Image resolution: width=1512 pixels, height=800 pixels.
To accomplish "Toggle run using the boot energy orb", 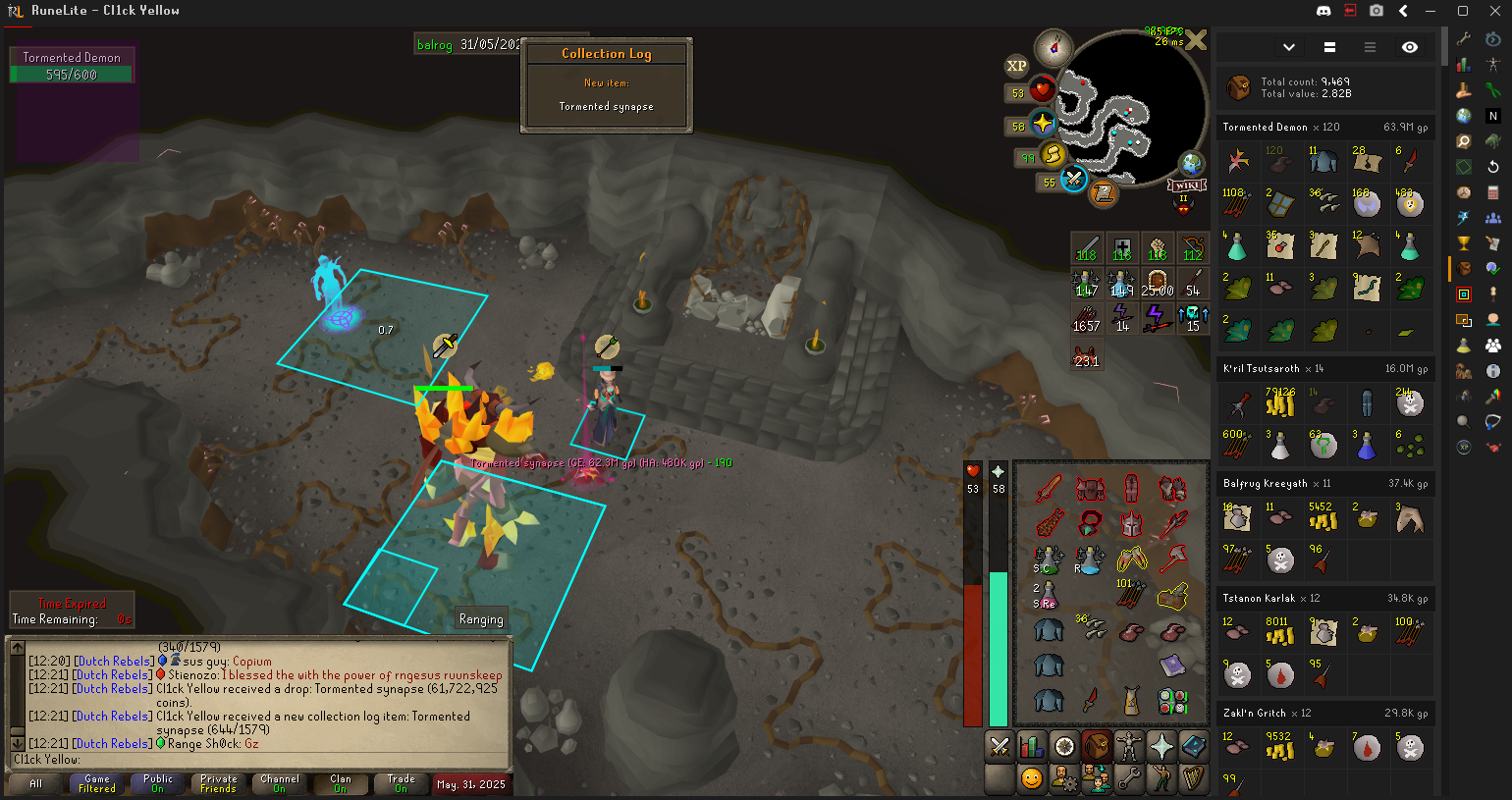I will [1053, 154].
